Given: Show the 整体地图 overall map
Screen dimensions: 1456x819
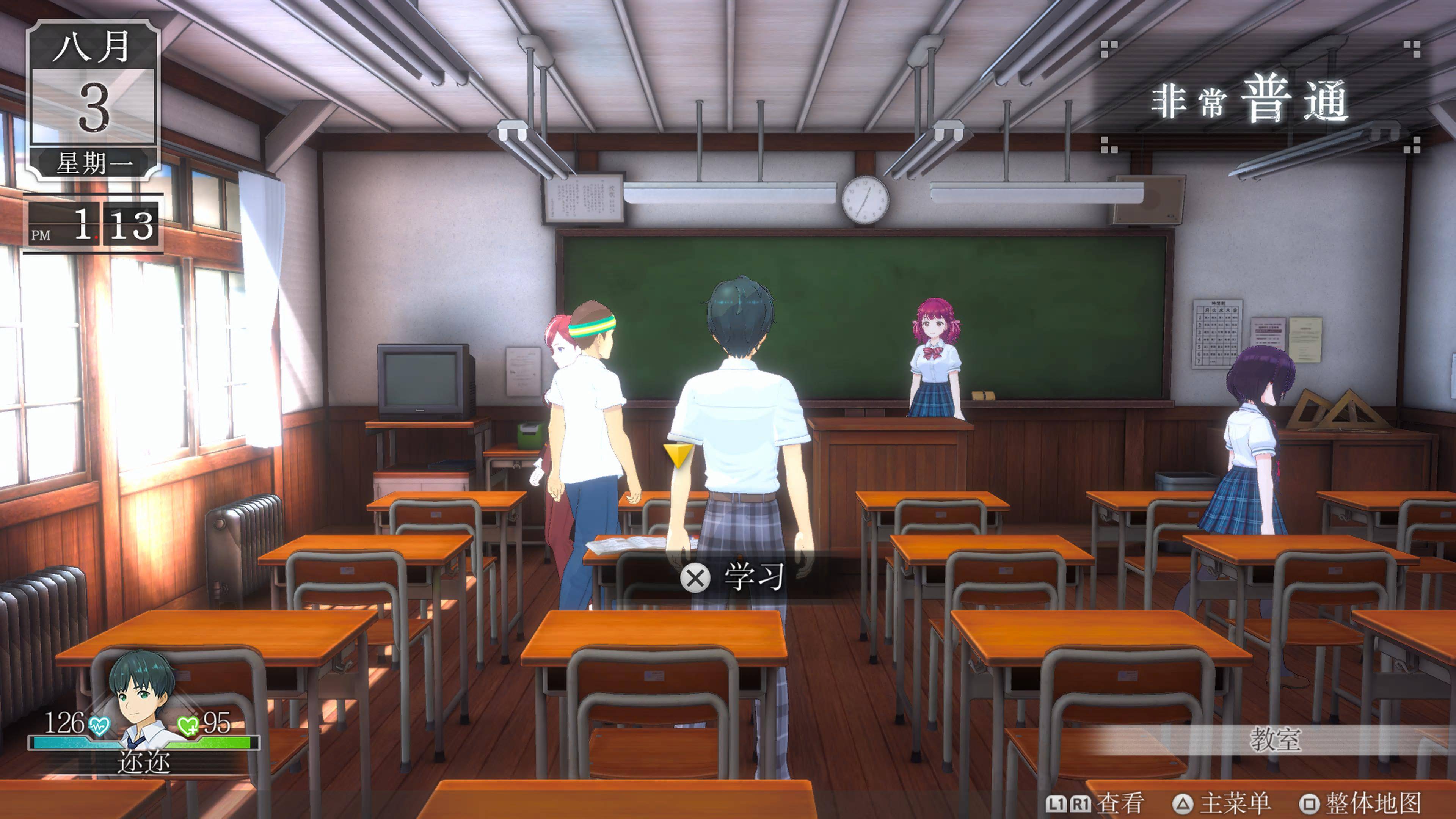Looking at the screenshot, I should tap(1360, 803).
